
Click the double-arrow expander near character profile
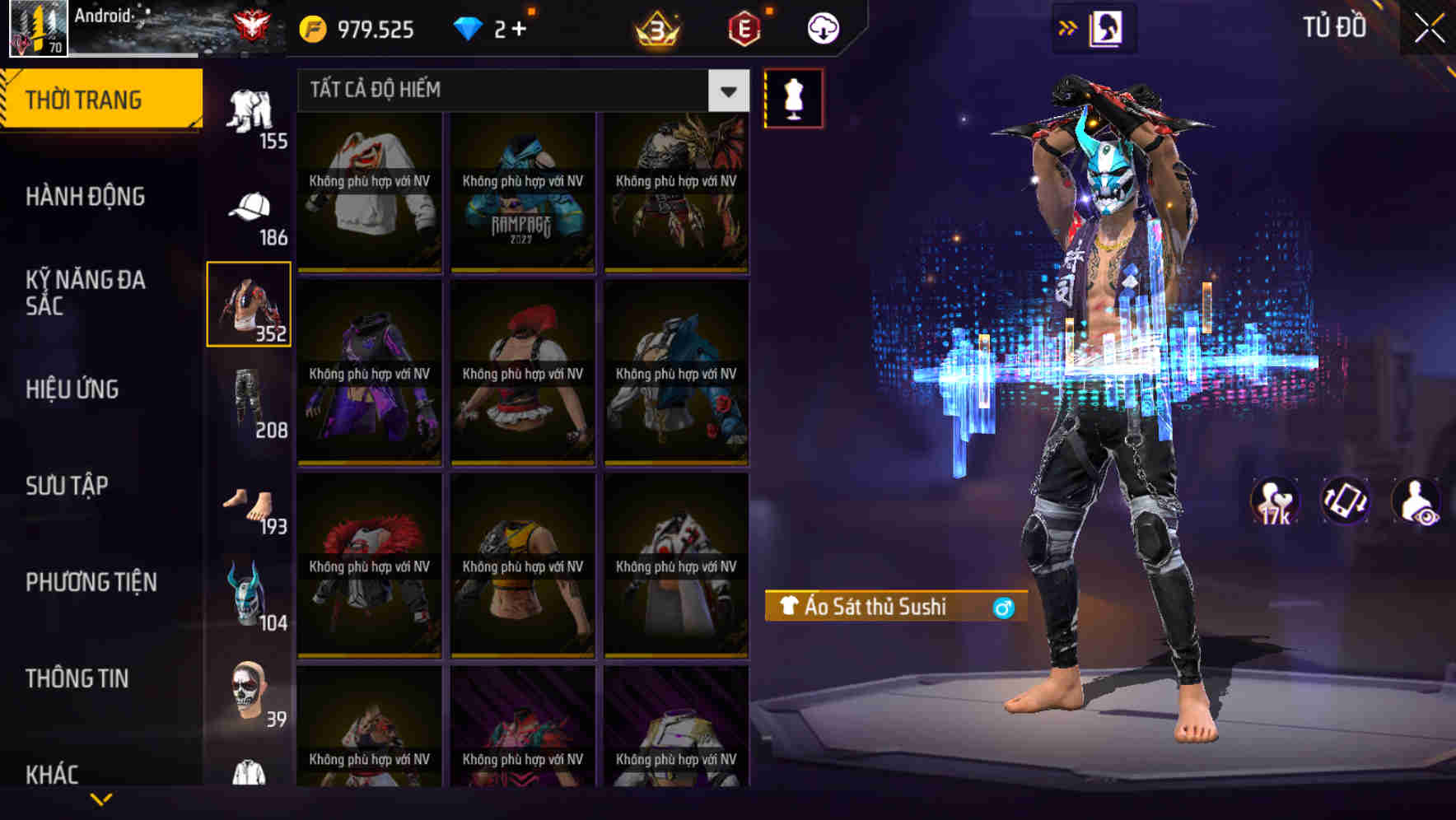(1069, 27)
